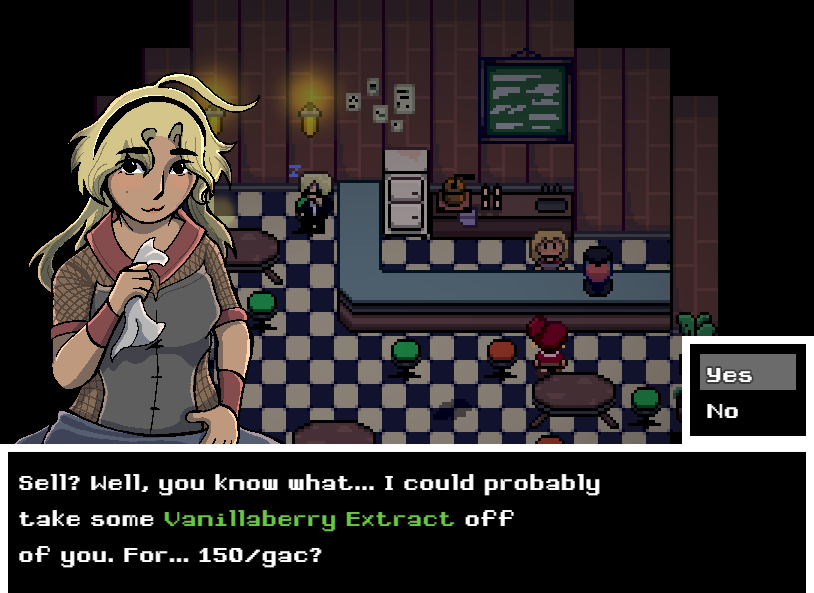Select No to decline the offer
Image resolution: width=814 pixels, height=593 pixels.
(x=724, y=411)
